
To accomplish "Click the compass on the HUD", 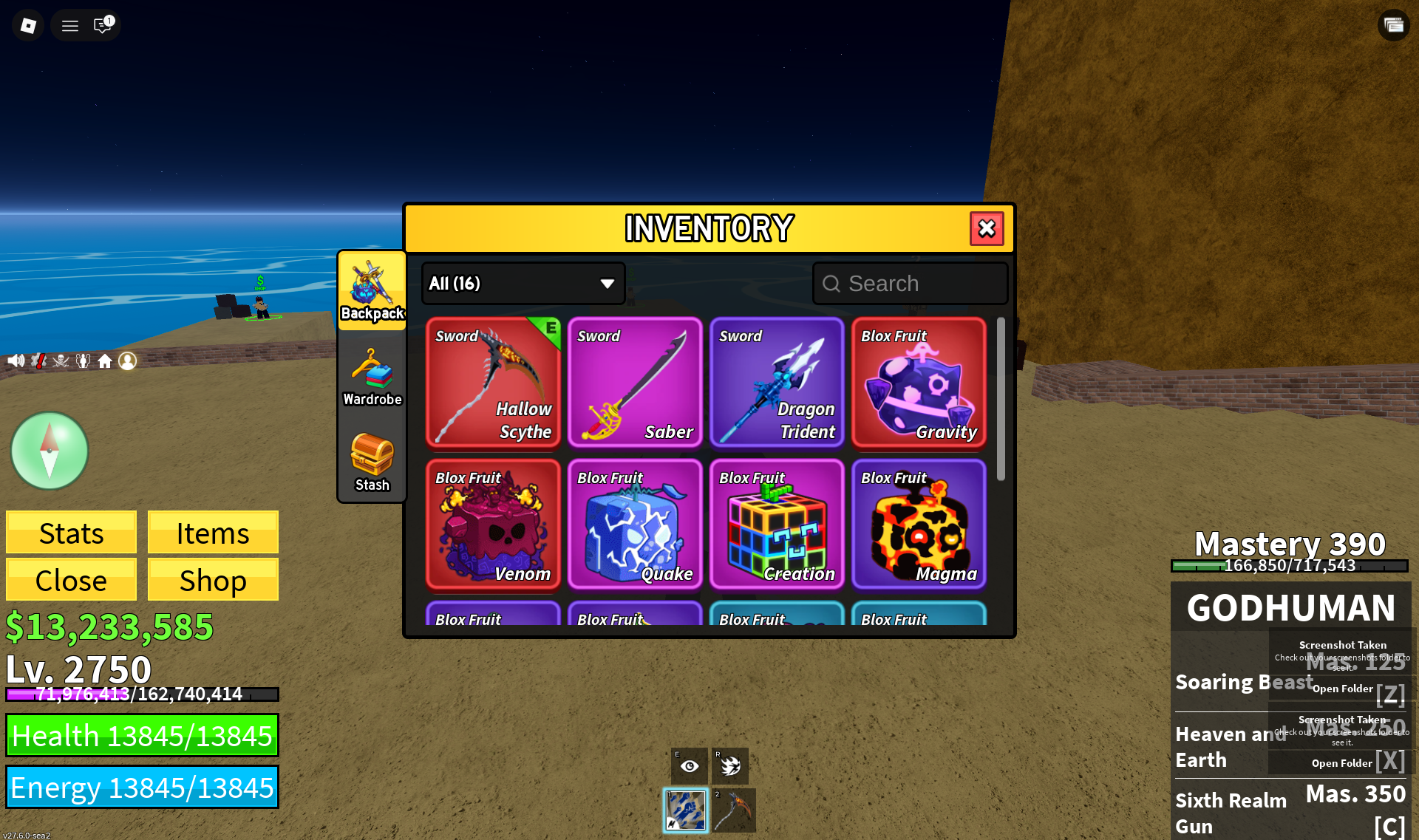I will coord(50,451).
